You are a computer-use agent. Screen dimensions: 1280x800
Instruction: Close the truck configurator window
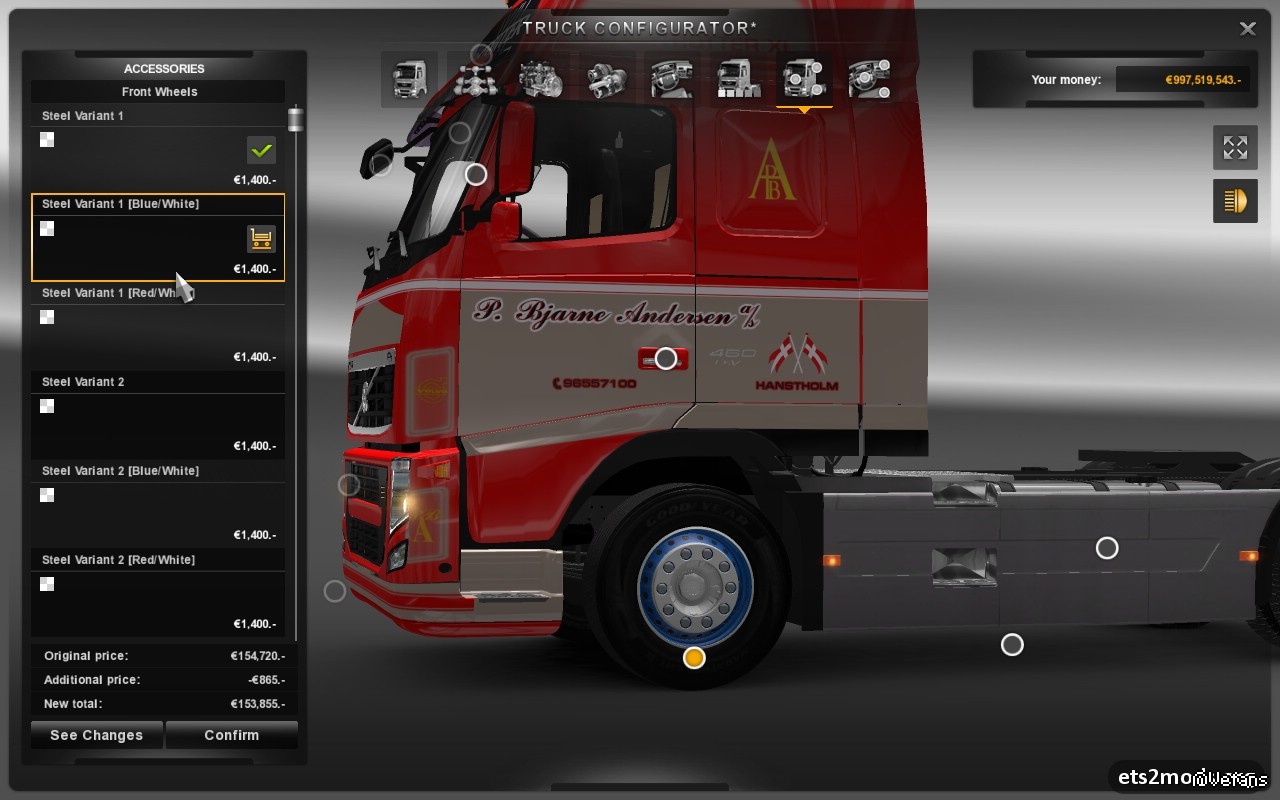[x=1247, y=29]
